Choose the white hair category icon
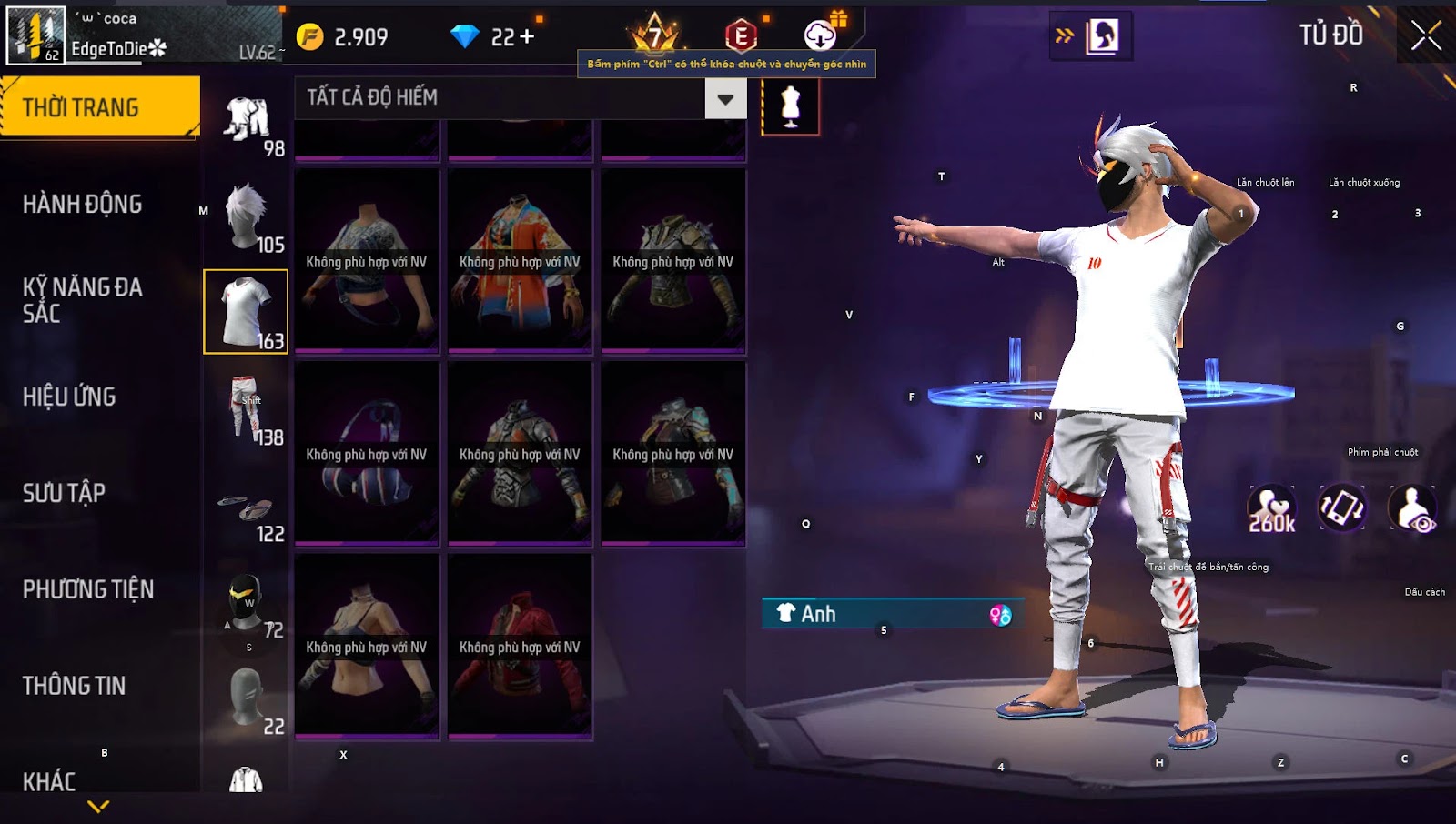This screenshot has width=1456, height=824. (246, 216)
